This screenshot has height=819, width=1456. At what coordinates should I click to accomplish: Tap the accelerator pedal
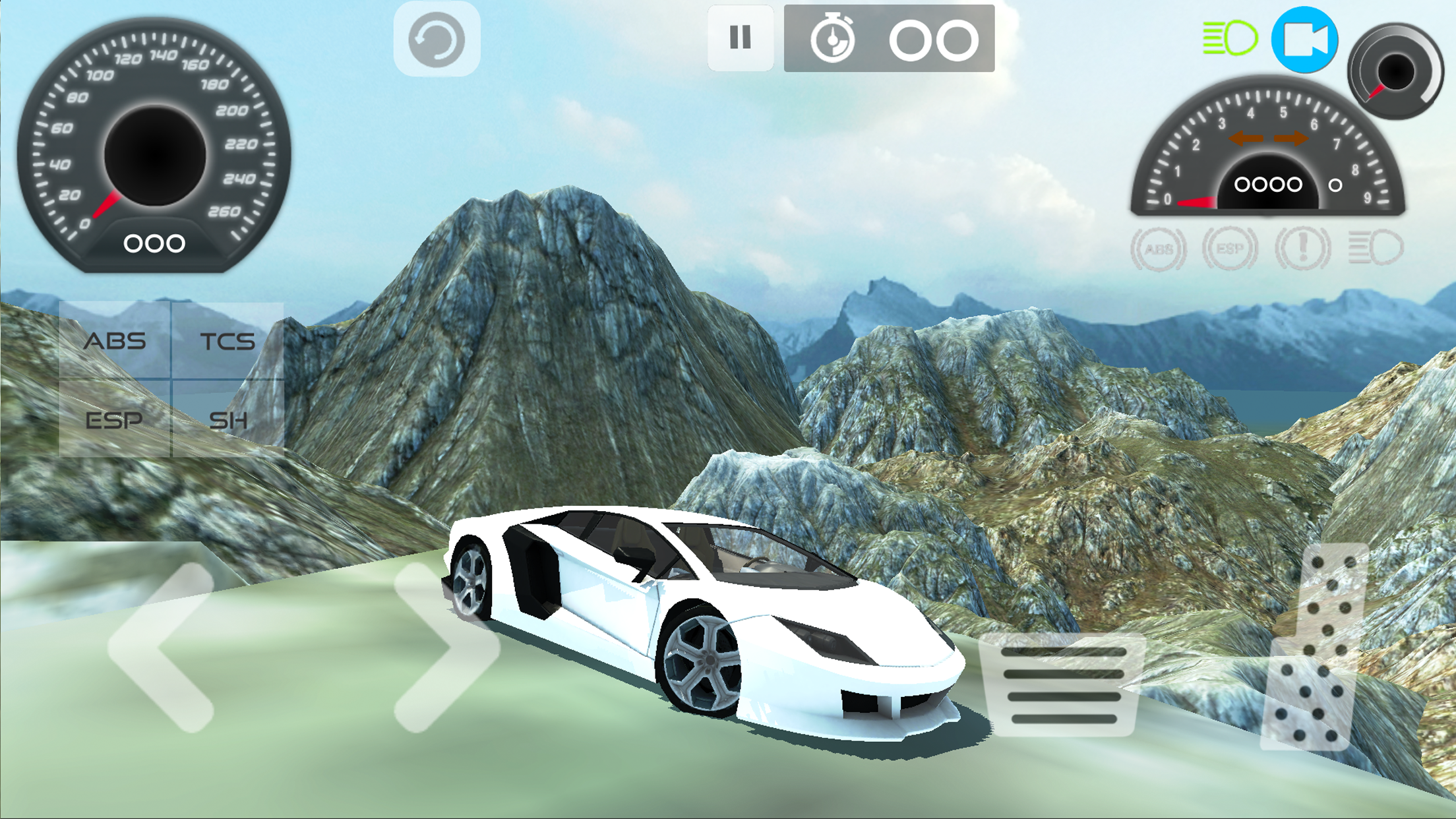pos(1316,648)
